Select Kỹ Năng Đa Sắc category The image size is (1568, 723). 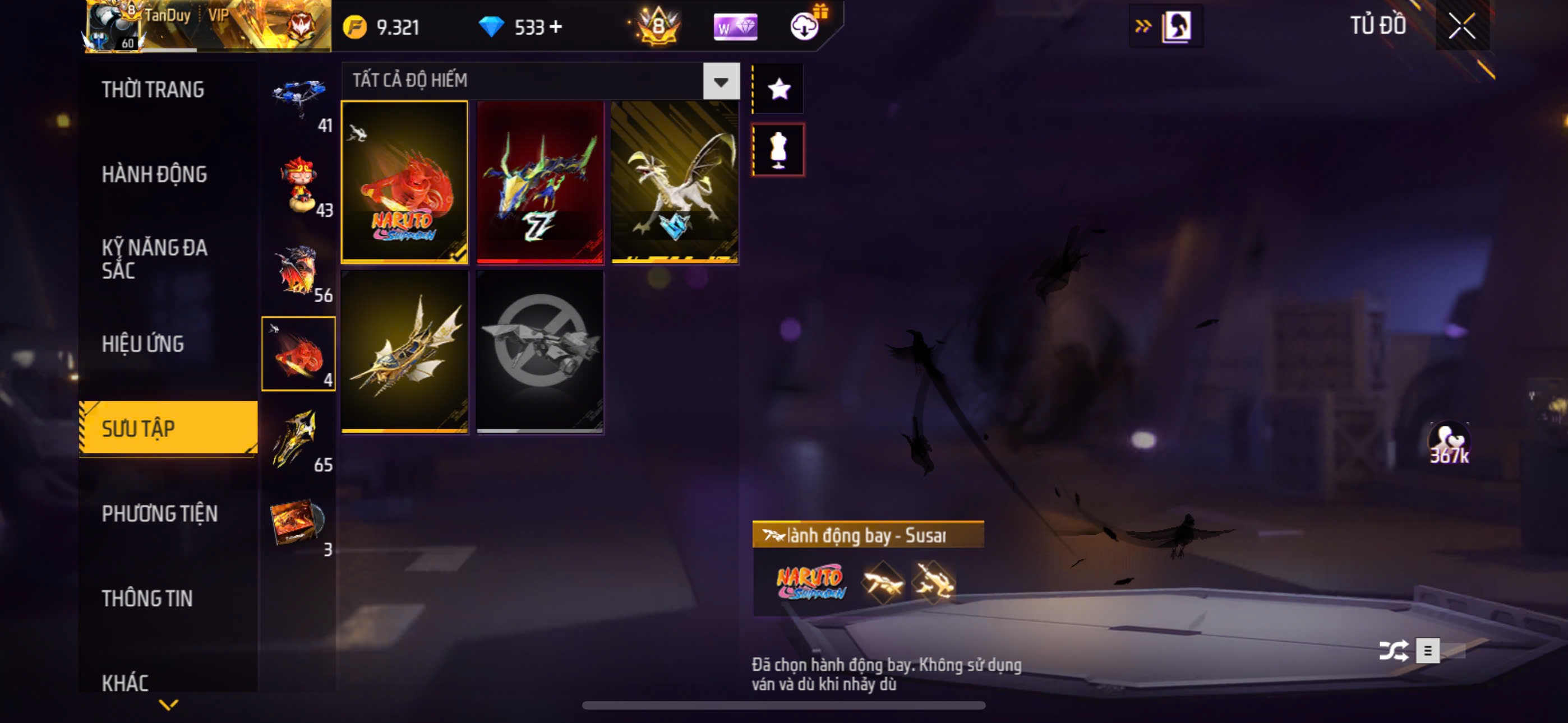click(155, 258)
